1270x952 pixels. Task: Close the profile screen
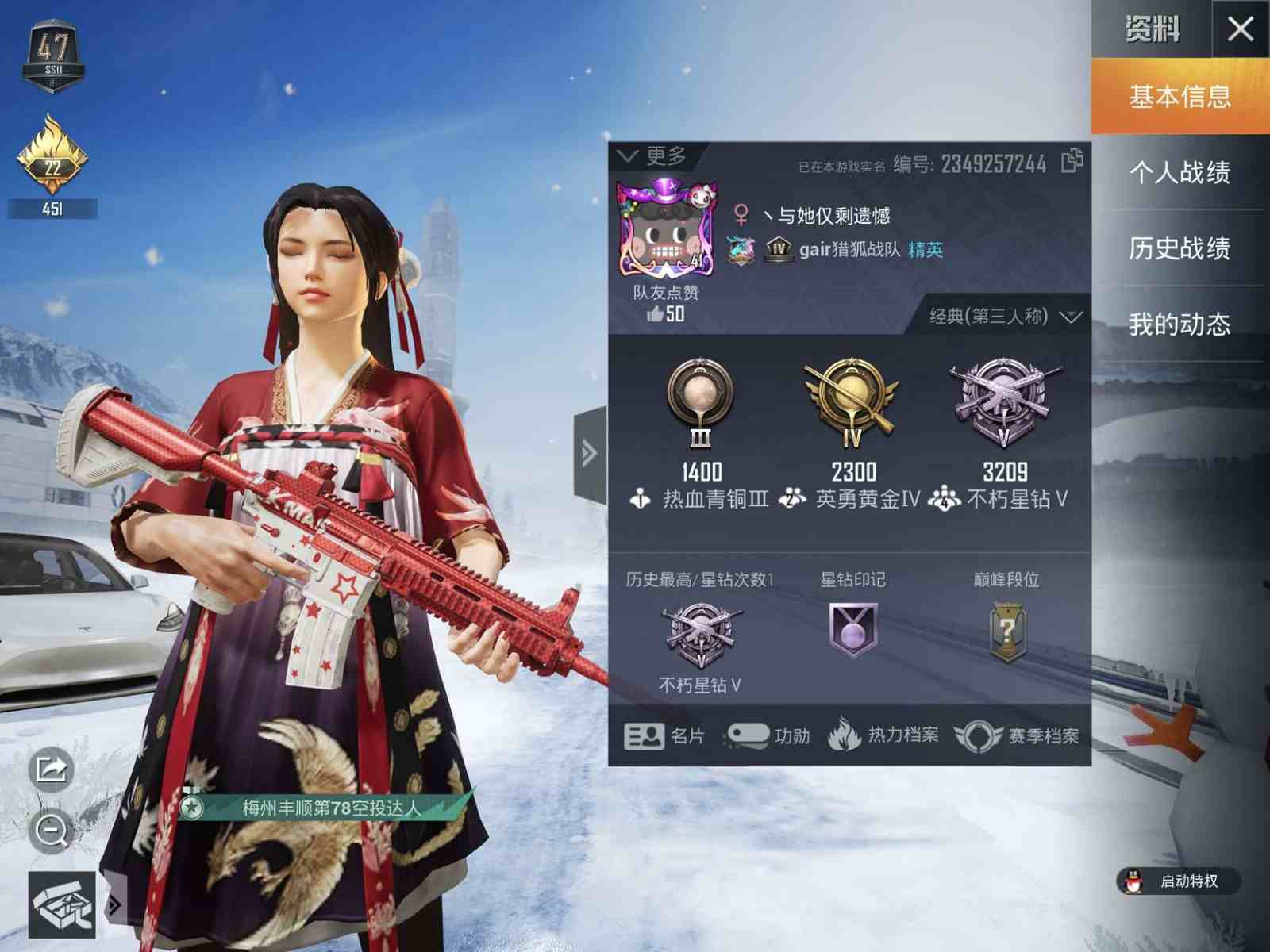point(1240,29)
